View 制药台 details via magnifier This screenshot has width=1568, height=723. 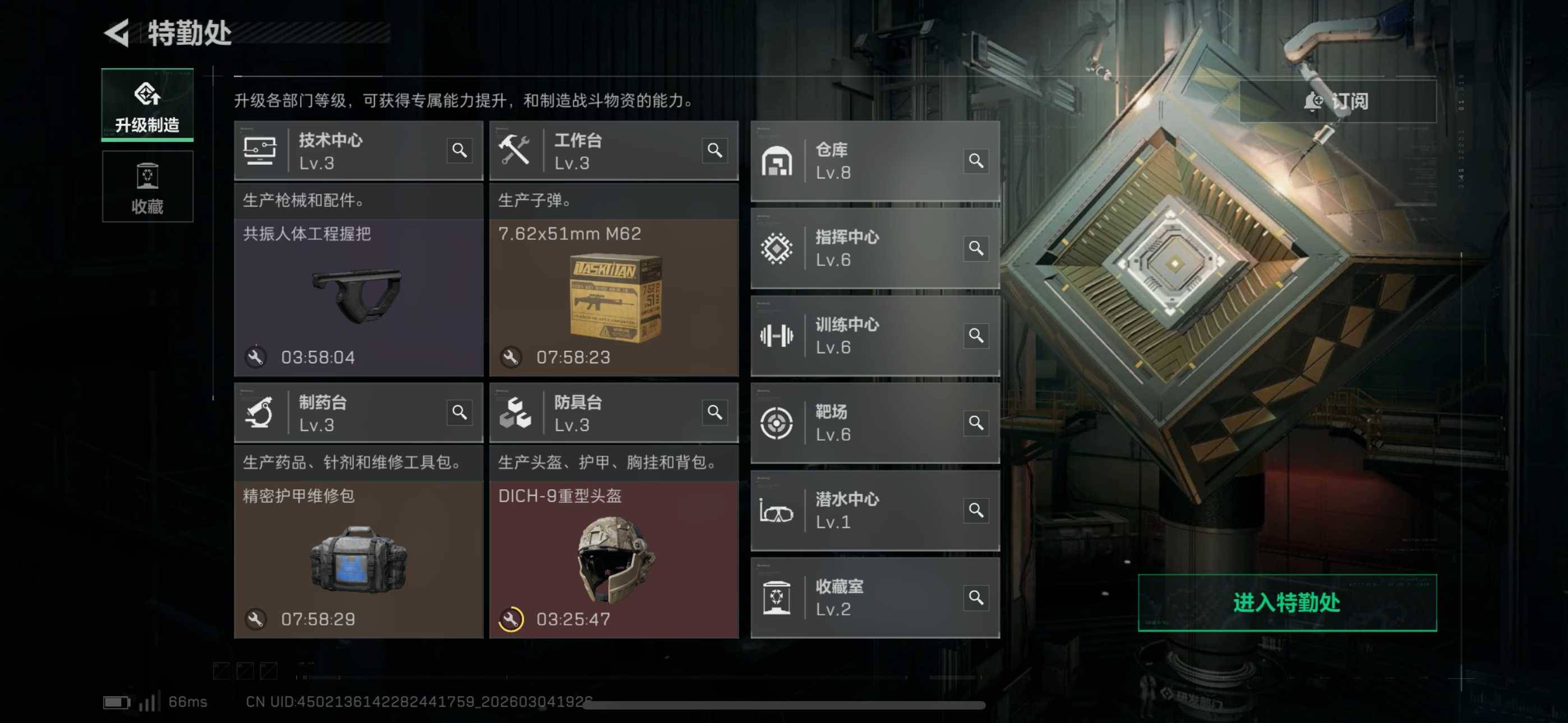coord(459,413)
